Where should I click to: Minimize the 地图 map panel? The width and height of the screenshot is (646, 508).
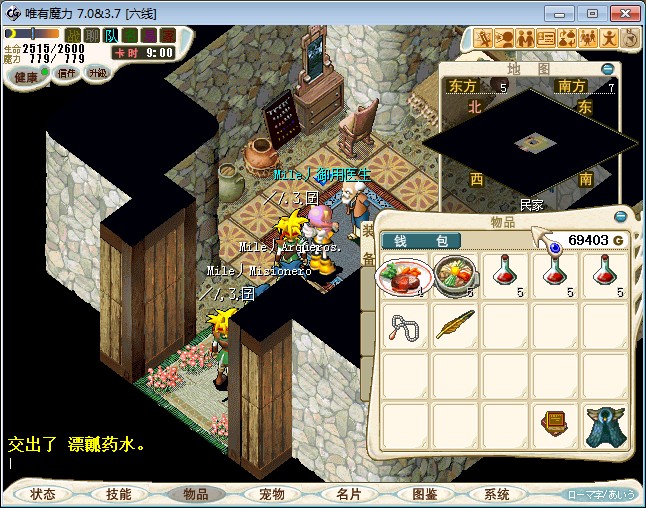click(x=609, y=68)
